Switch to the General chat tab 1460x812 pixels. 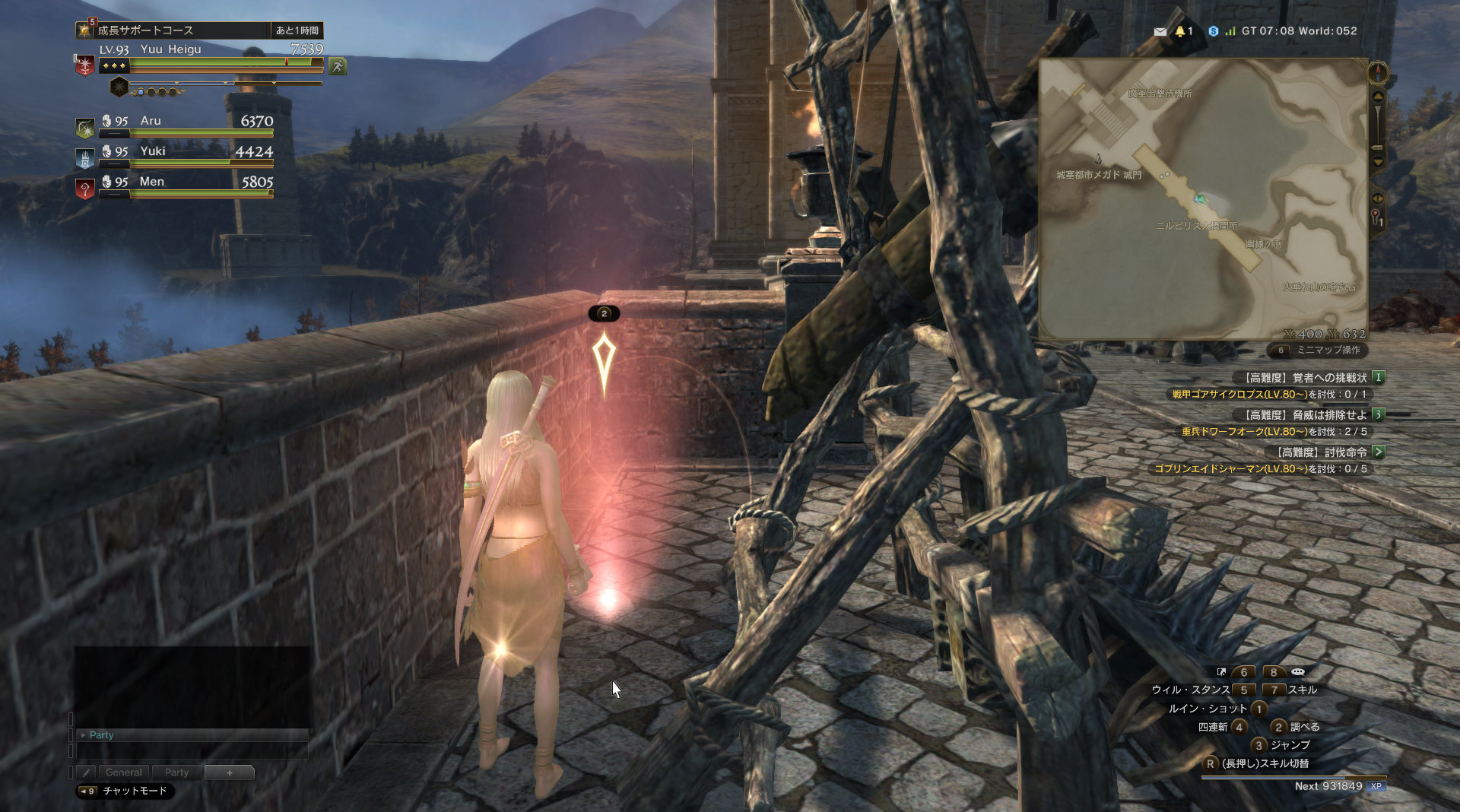123,772
